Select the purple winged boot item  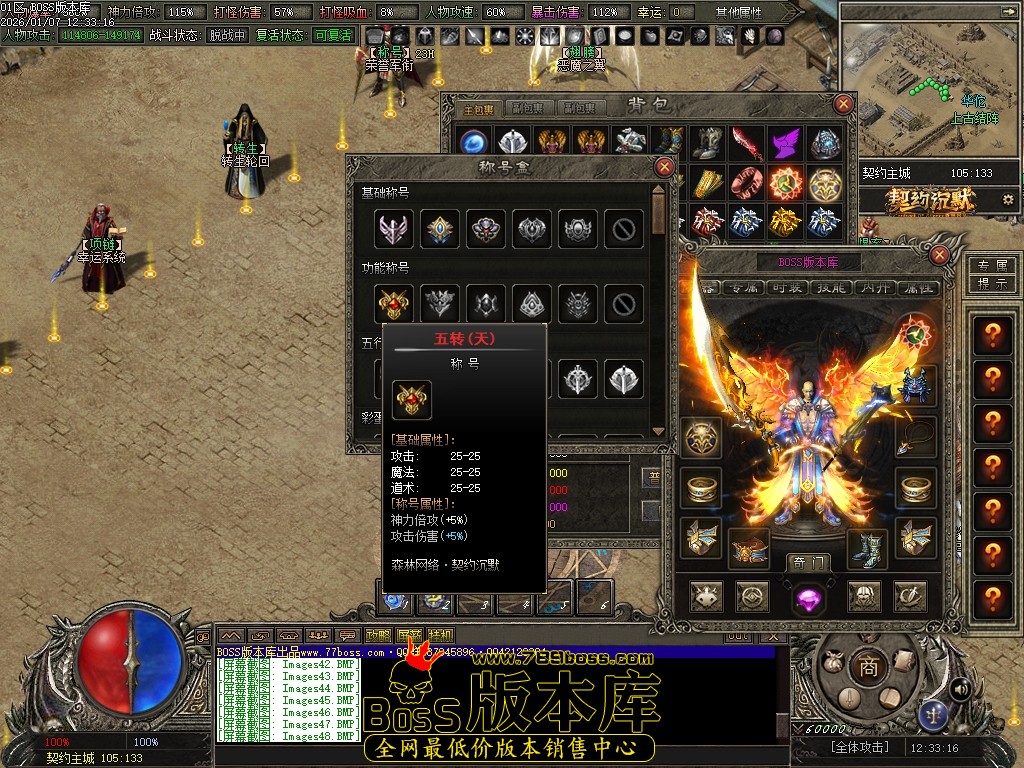tap(786, 143)
